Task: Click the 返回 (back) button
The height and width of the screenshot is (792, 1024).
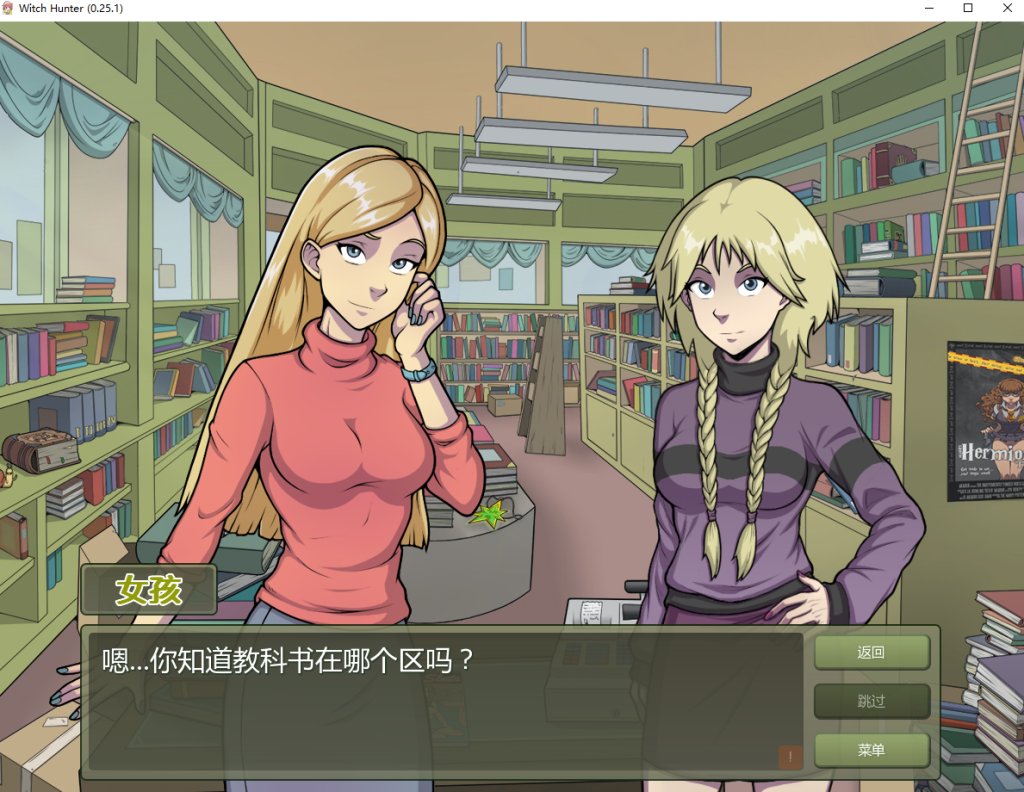Action: click(871, 653)
